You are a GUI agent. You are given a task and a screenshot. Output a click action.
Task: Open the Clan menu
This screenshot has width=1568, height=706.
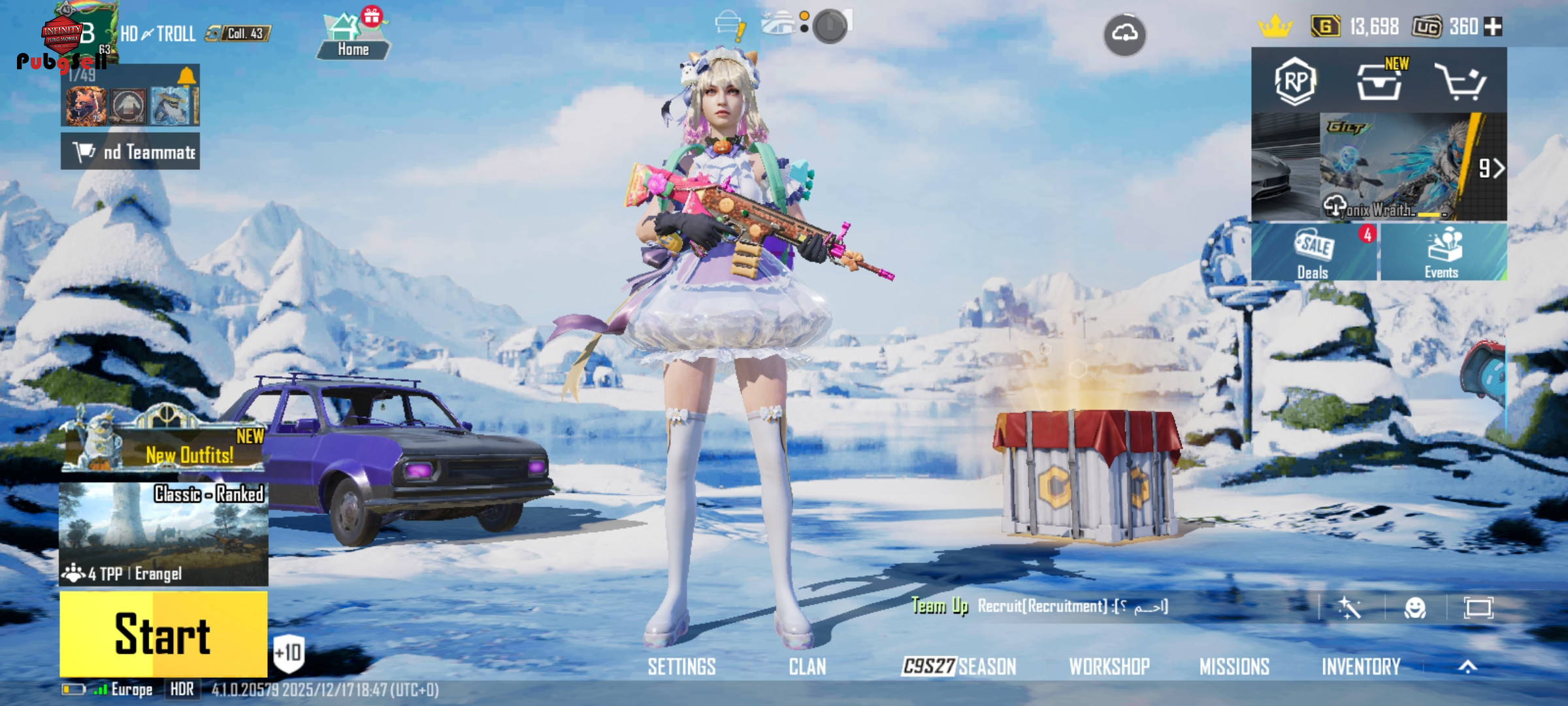[x=807, y=667]
